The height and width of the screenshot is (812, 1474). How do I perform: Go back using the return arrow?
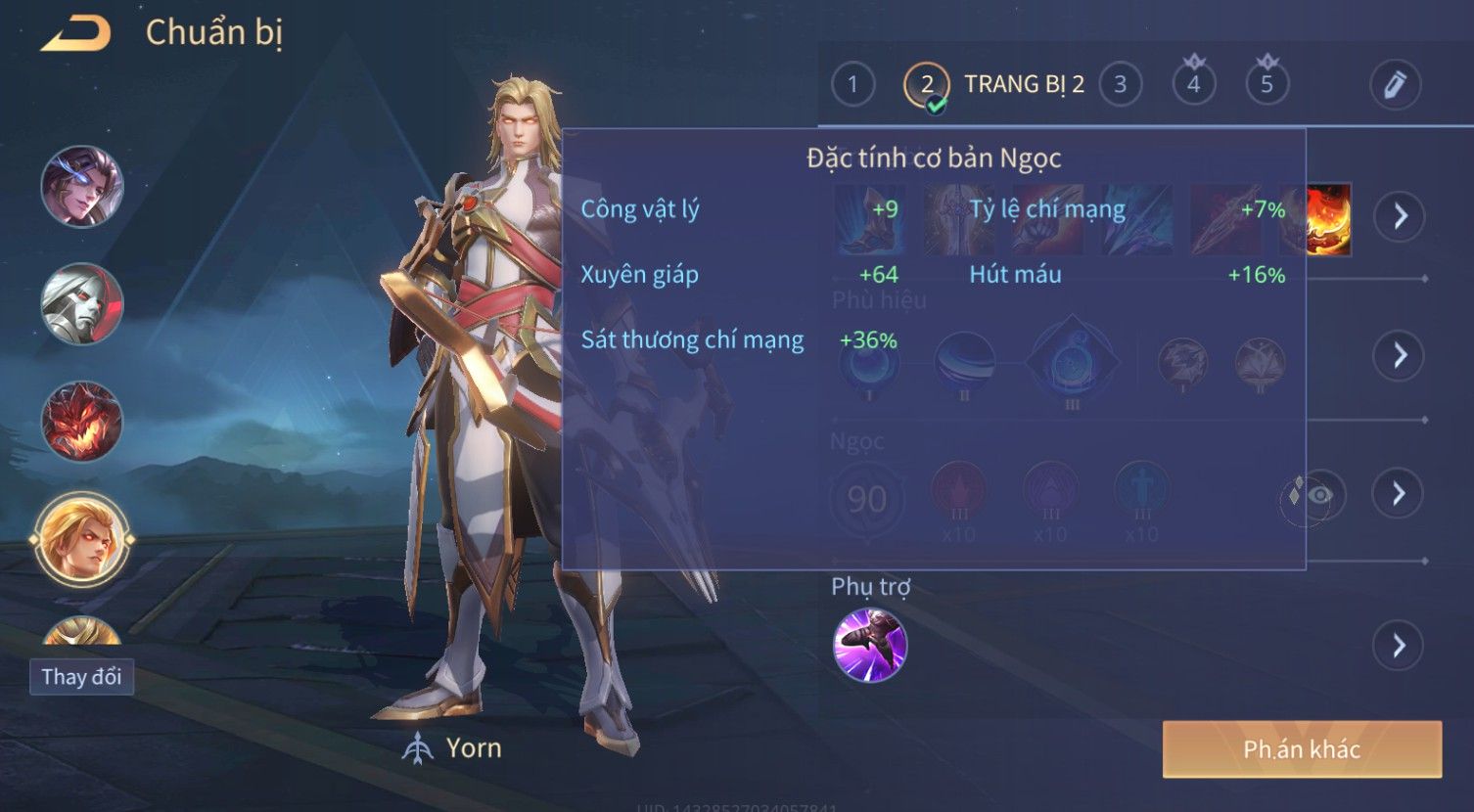tap(76, 34)
